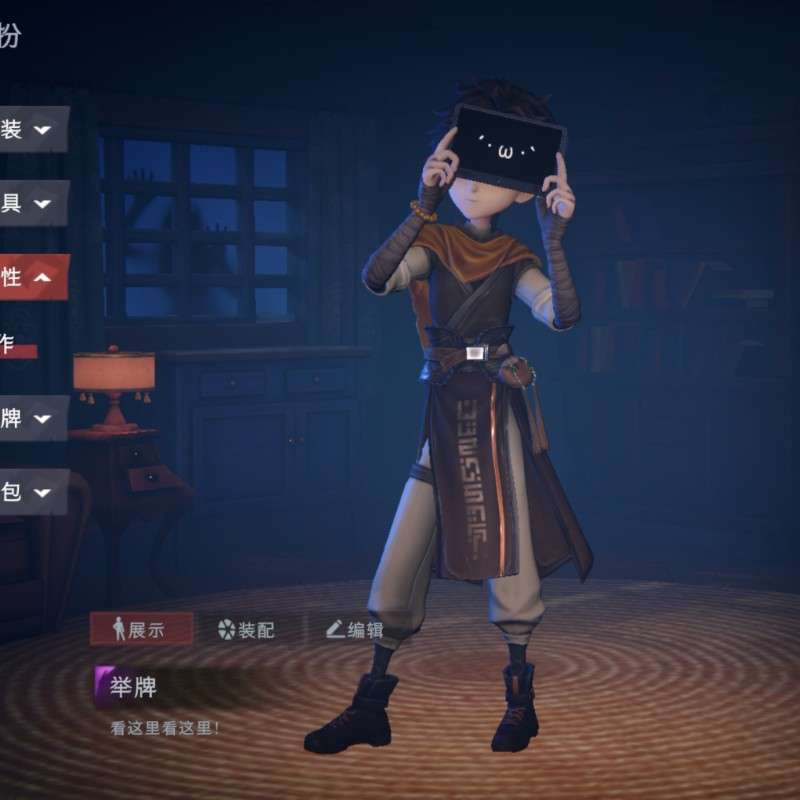Screen dimensions: 800x800
Task: Expand the category dropdown ending in 包
Action: click(30, 491)
